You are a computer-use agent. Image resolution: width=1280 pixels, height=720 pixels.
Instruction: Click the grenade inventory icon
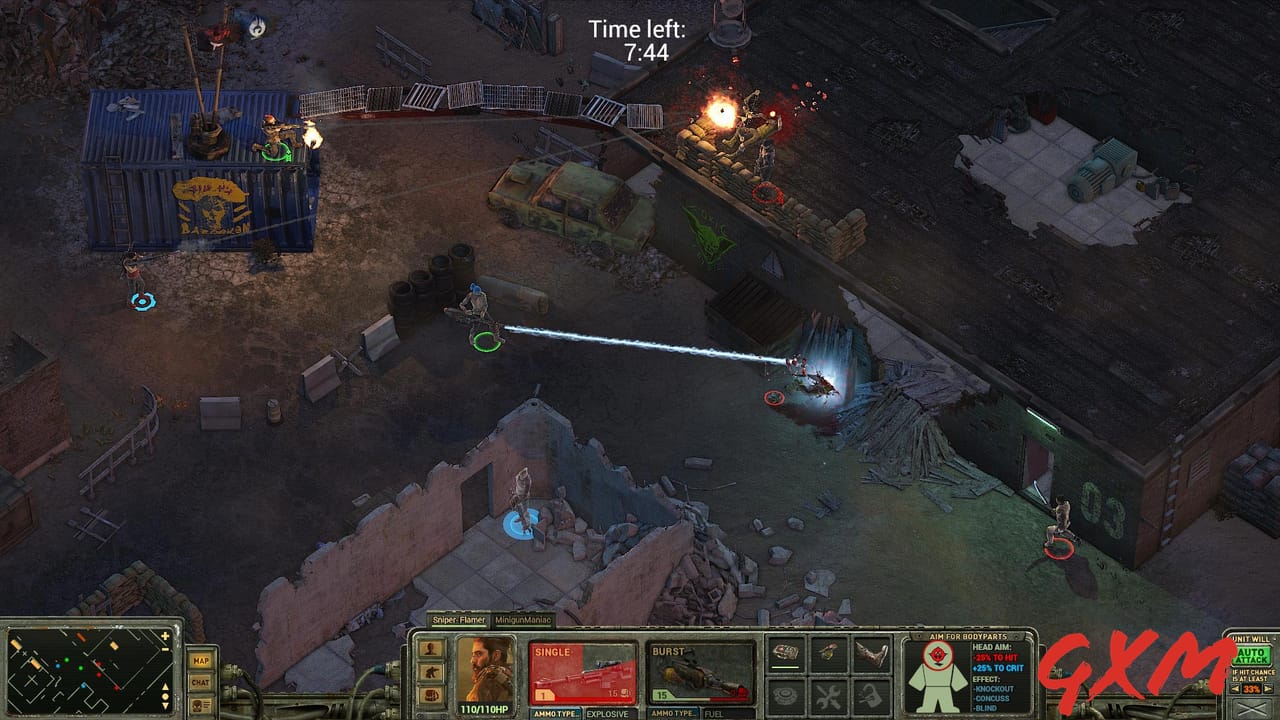[829, 652]
